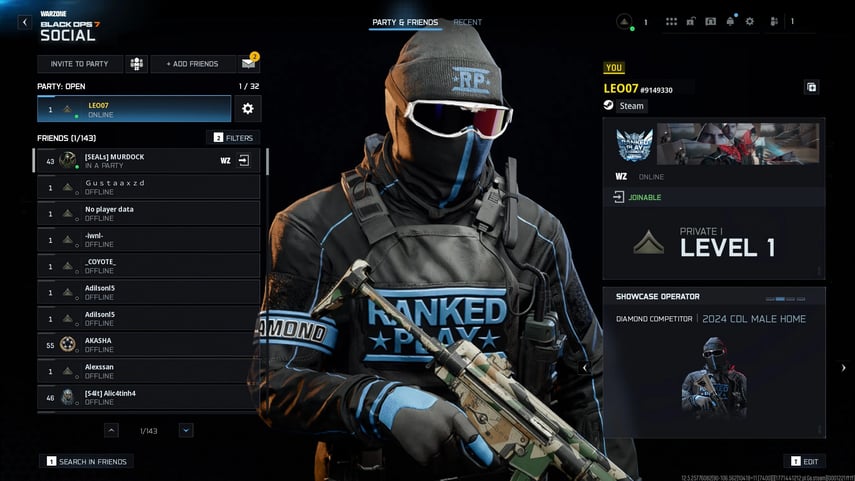Select LEO07 party member row

pos(134,108)
